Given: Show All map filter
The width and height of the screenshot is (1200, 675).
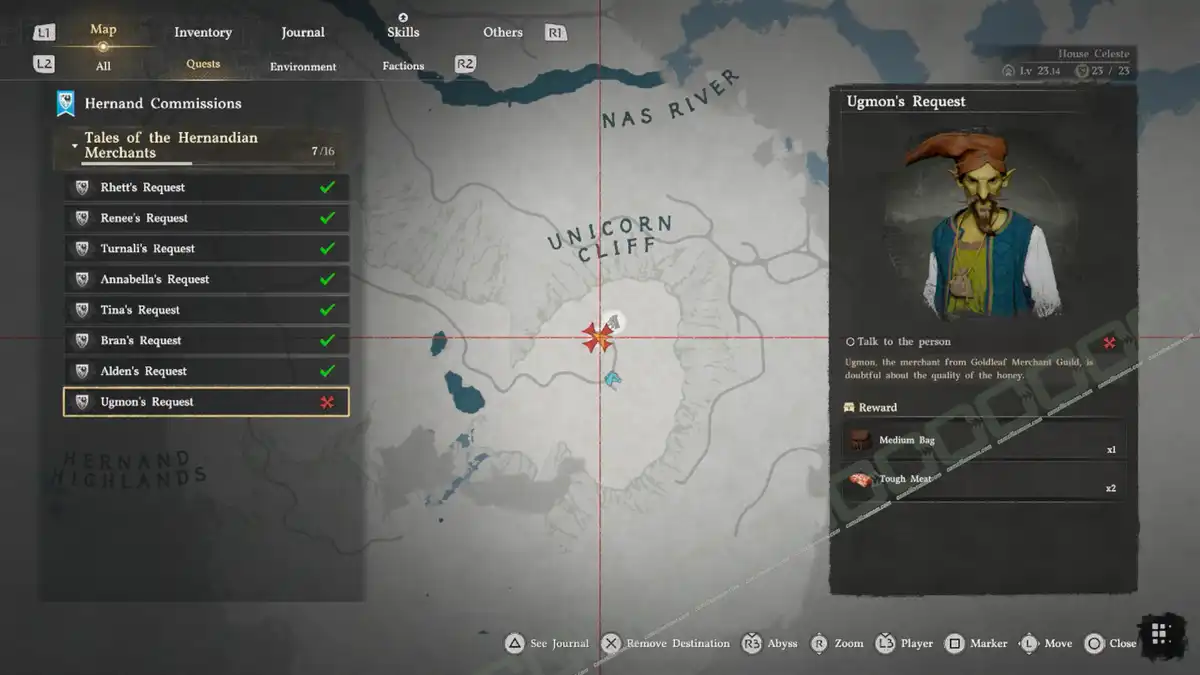Looking at the screenshot, I should coord(103,66).
